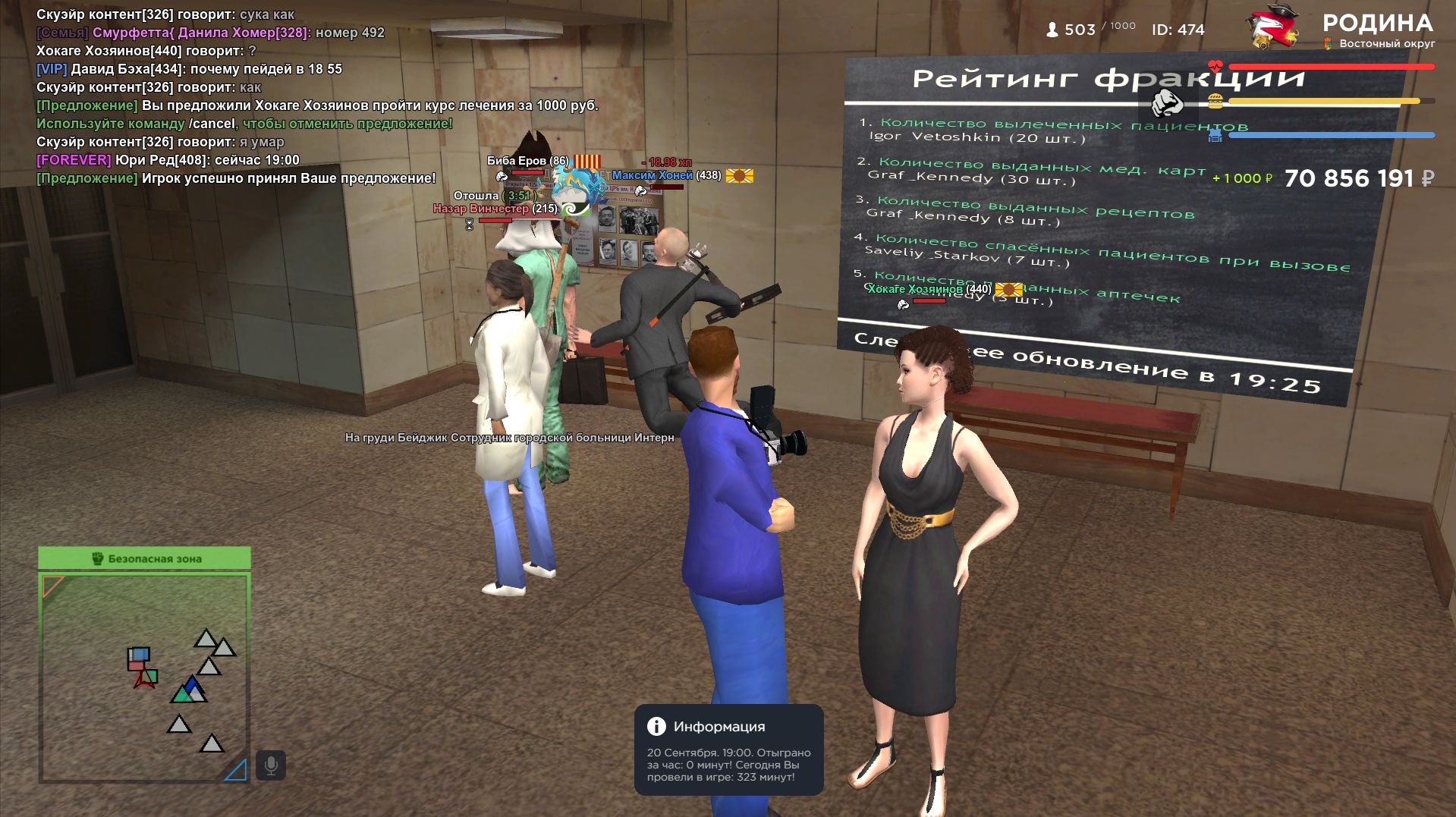The image size is (1456, 817).
Task: Select the fist weapon icon
Action: (1167, 102)
